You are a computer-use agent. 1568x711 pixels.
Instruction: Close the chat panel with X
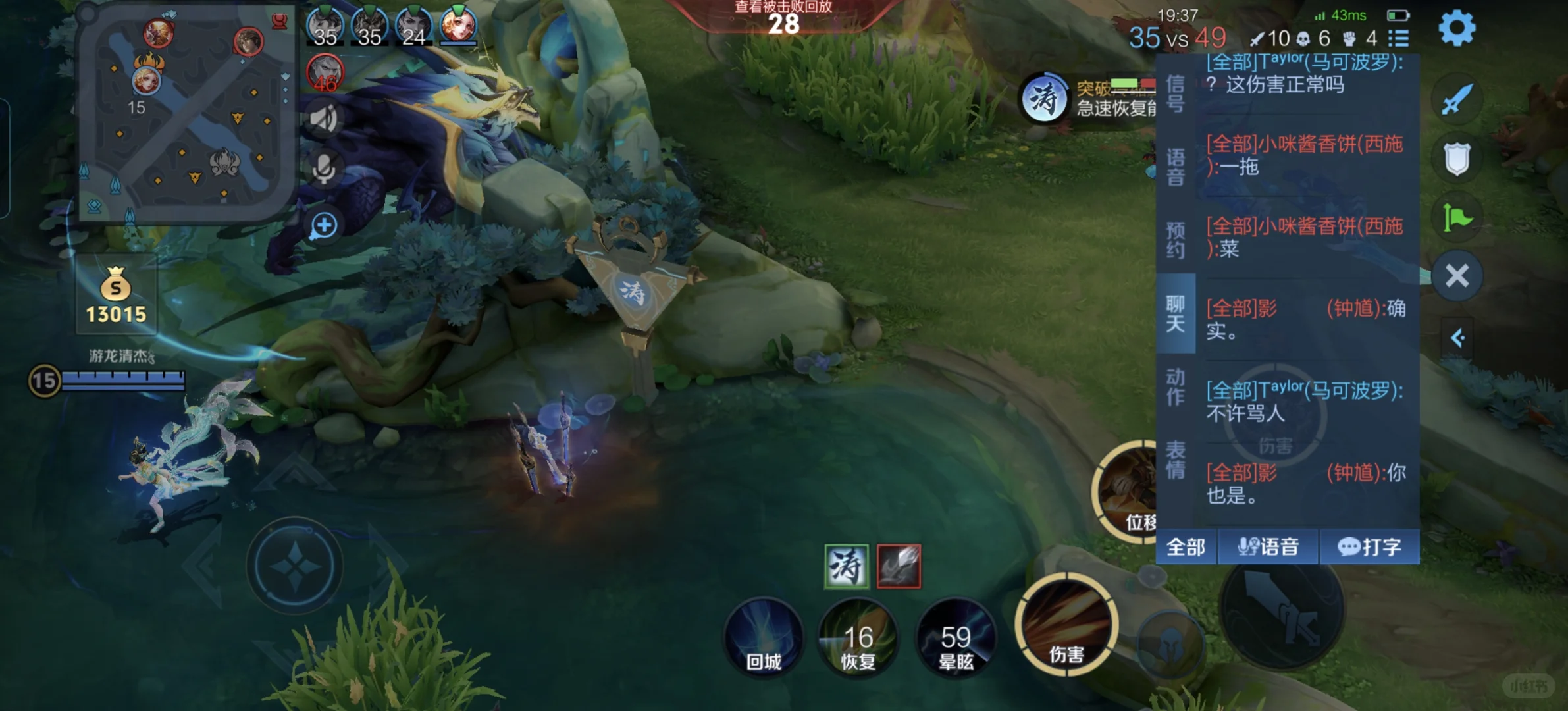pyautogui.click(x=1457, y=276)
